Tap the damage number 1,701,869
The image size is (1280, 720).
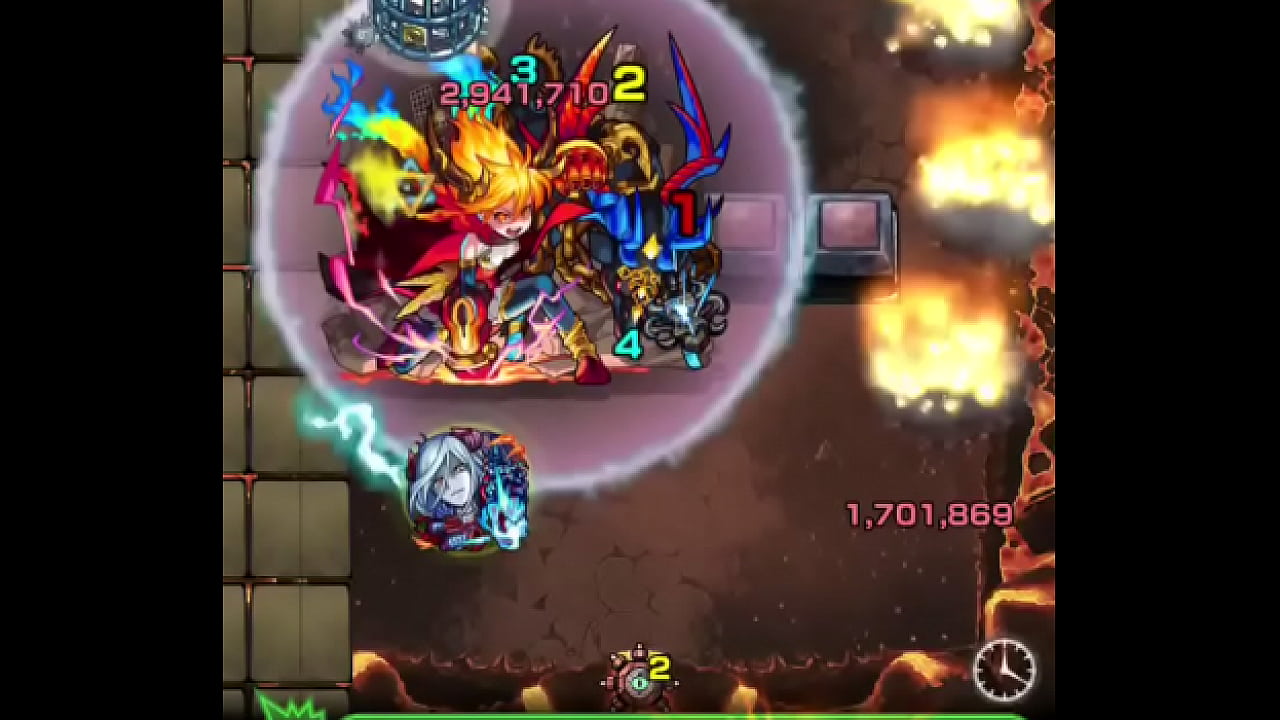coord(928,514)
